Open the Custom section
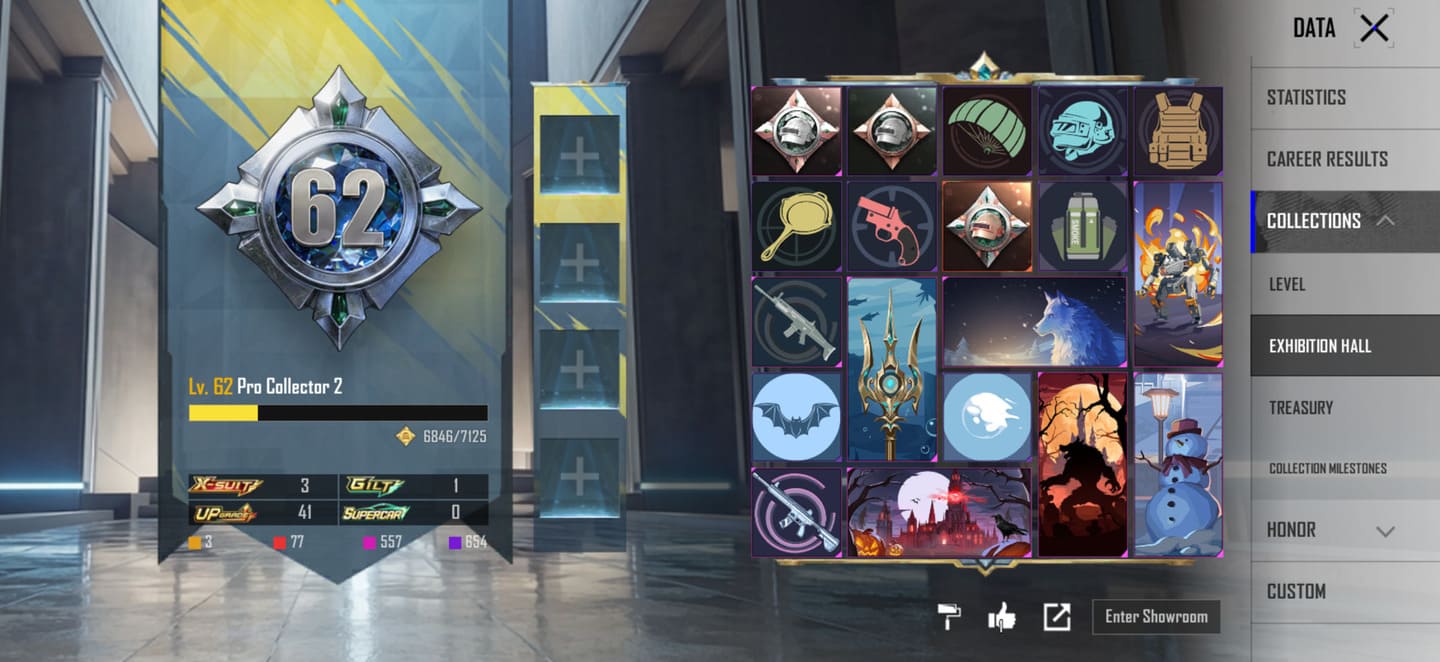The width and height of the screenshot is (1440, 662). (x=1296, y=591)
